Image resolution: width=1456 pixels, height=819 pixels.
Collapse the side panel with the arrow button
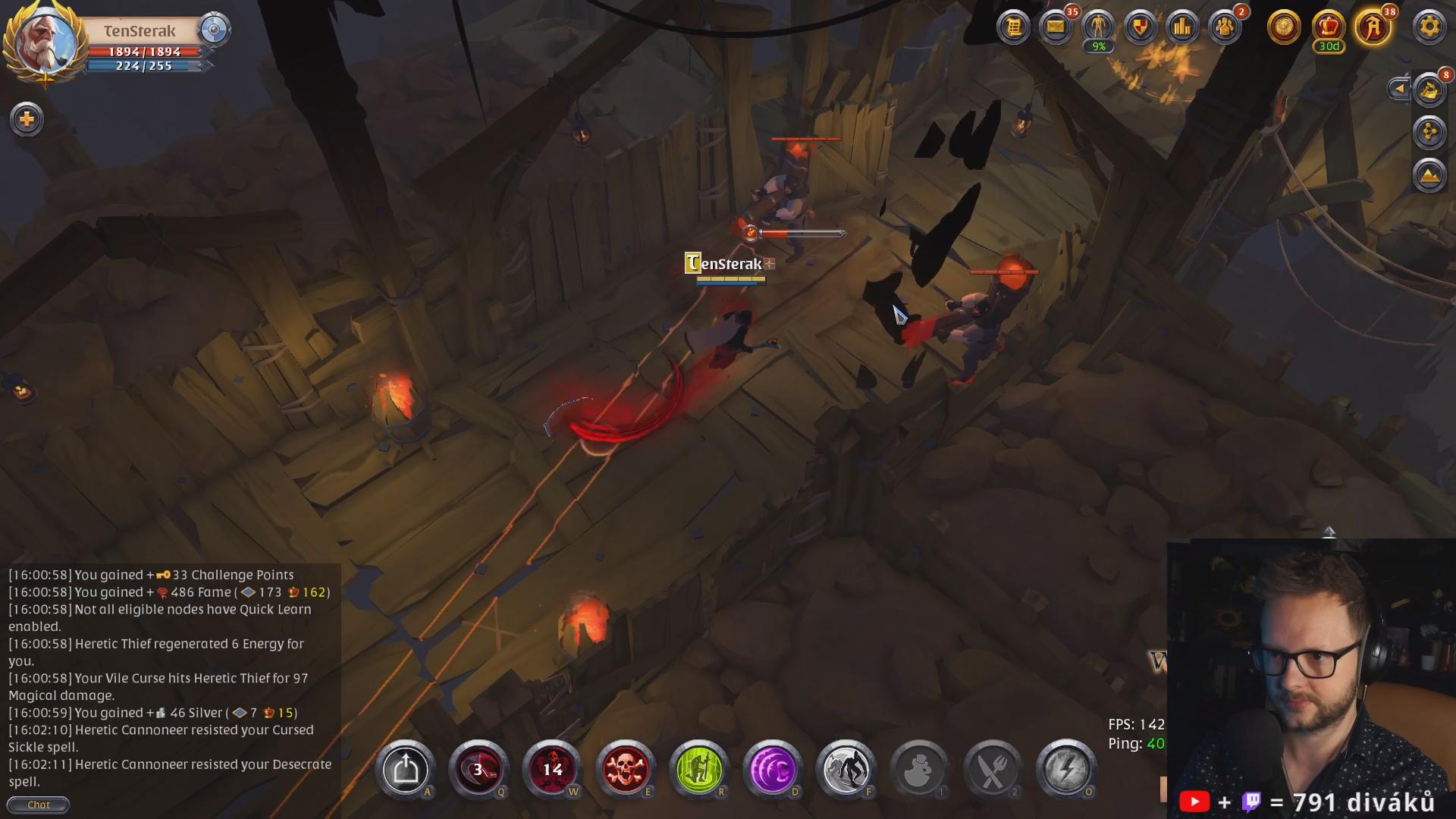[x=1399, y=89]
